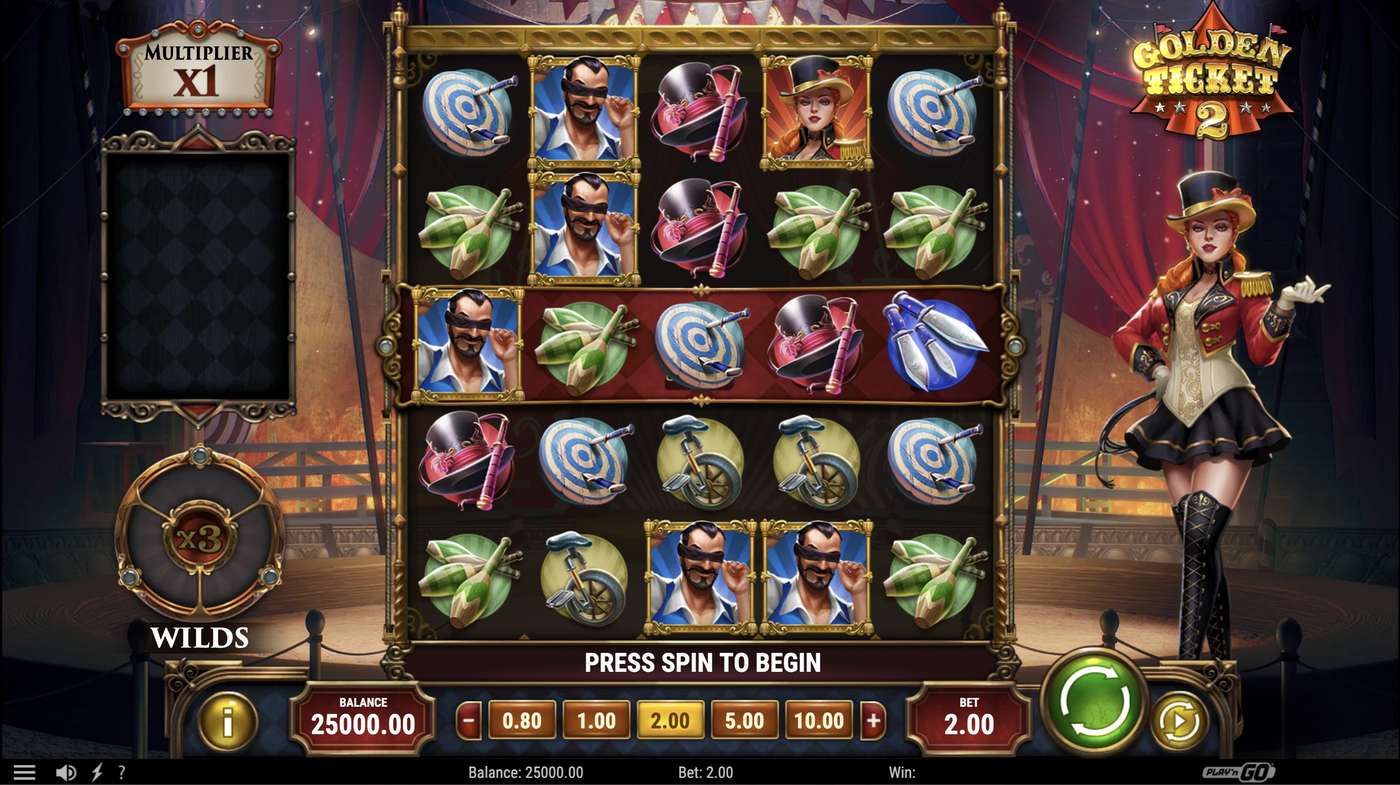Toggle fast spin with the lightning icon
The height and width of the screenshot is (785, 1400).
[96, 771]
